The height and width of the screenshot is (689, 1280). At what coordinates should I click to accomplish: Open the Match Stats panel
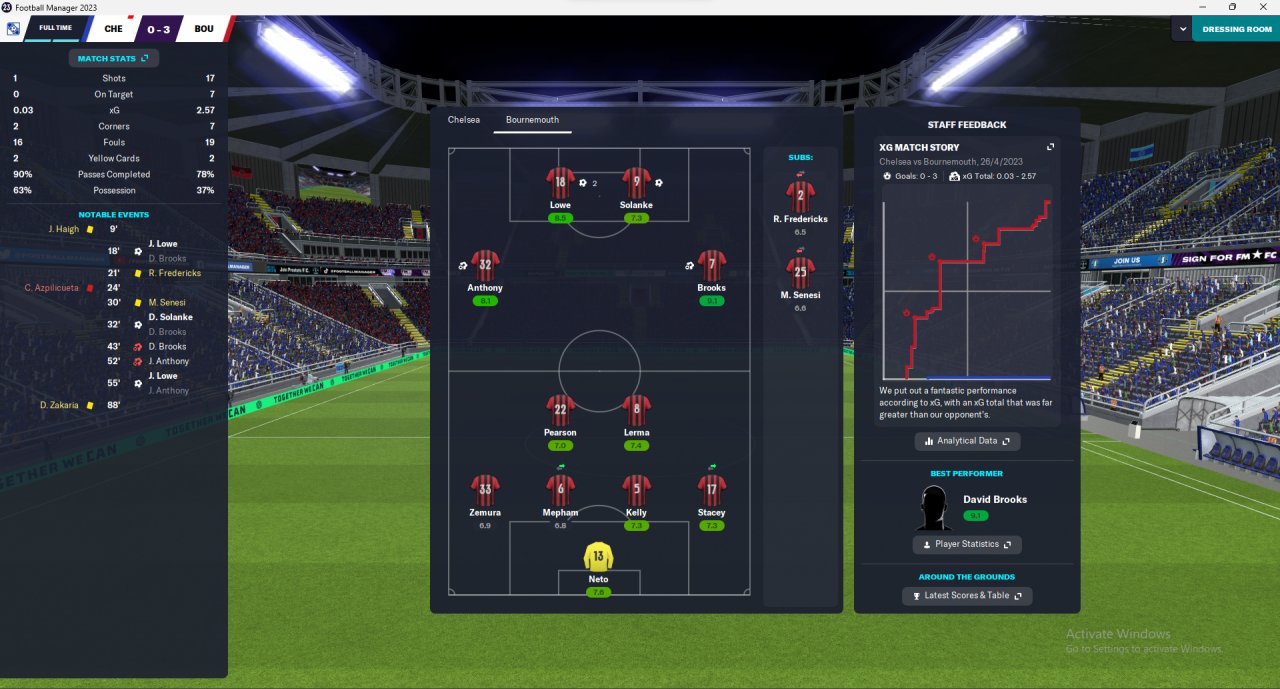(x=113, y=58)
